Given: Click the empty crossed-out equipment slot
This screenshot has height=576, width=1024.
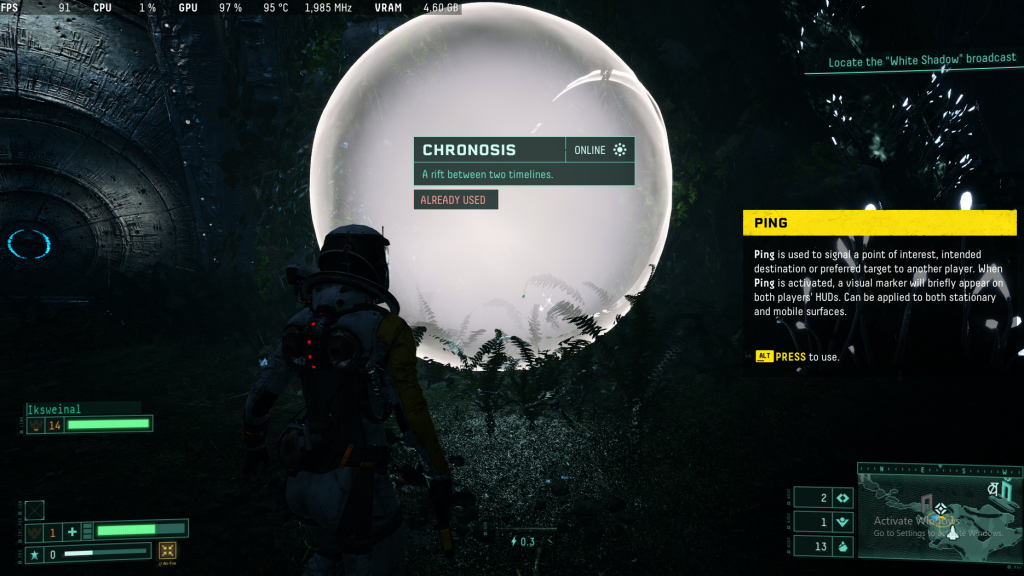Looking at the screenshot, I should (35, 510).
